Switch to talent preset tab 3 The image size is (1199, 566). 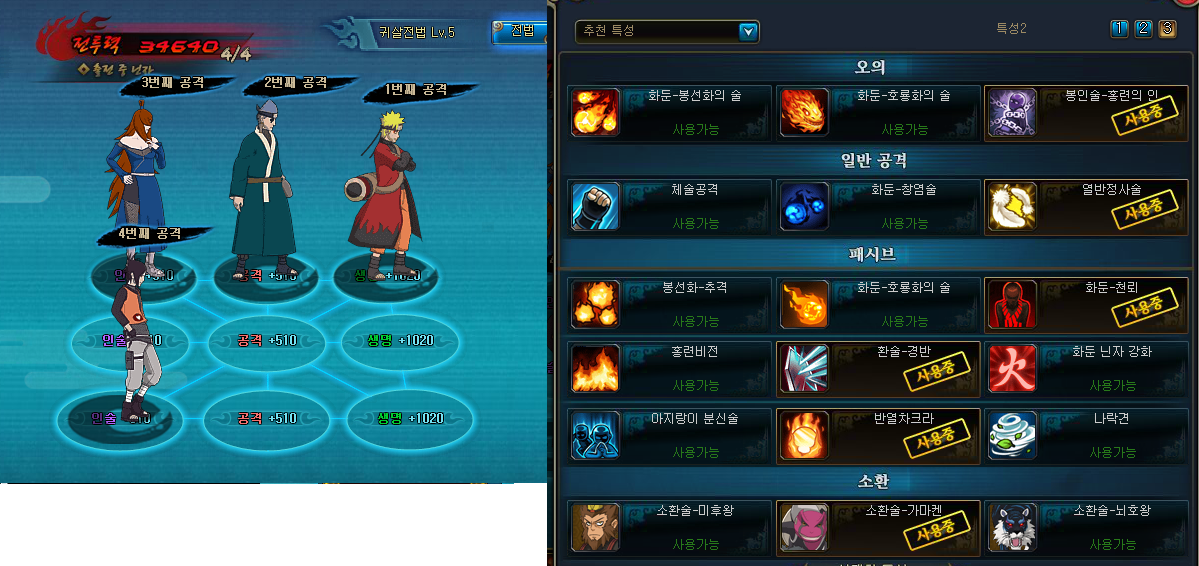(x=1167, y=29)
